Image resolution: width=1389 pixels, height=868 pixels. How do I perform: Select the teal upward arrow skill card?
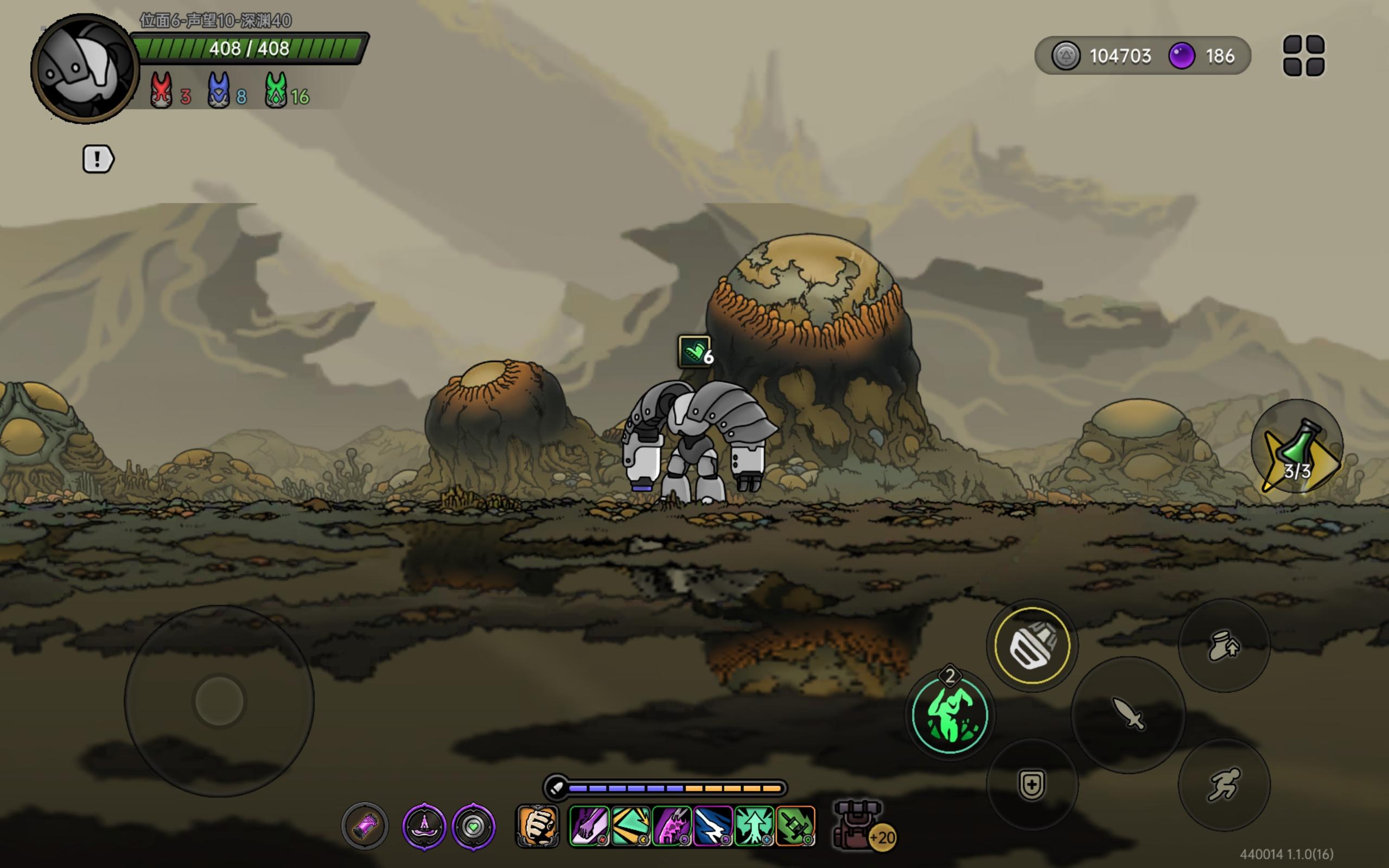(x=754, y=827)
